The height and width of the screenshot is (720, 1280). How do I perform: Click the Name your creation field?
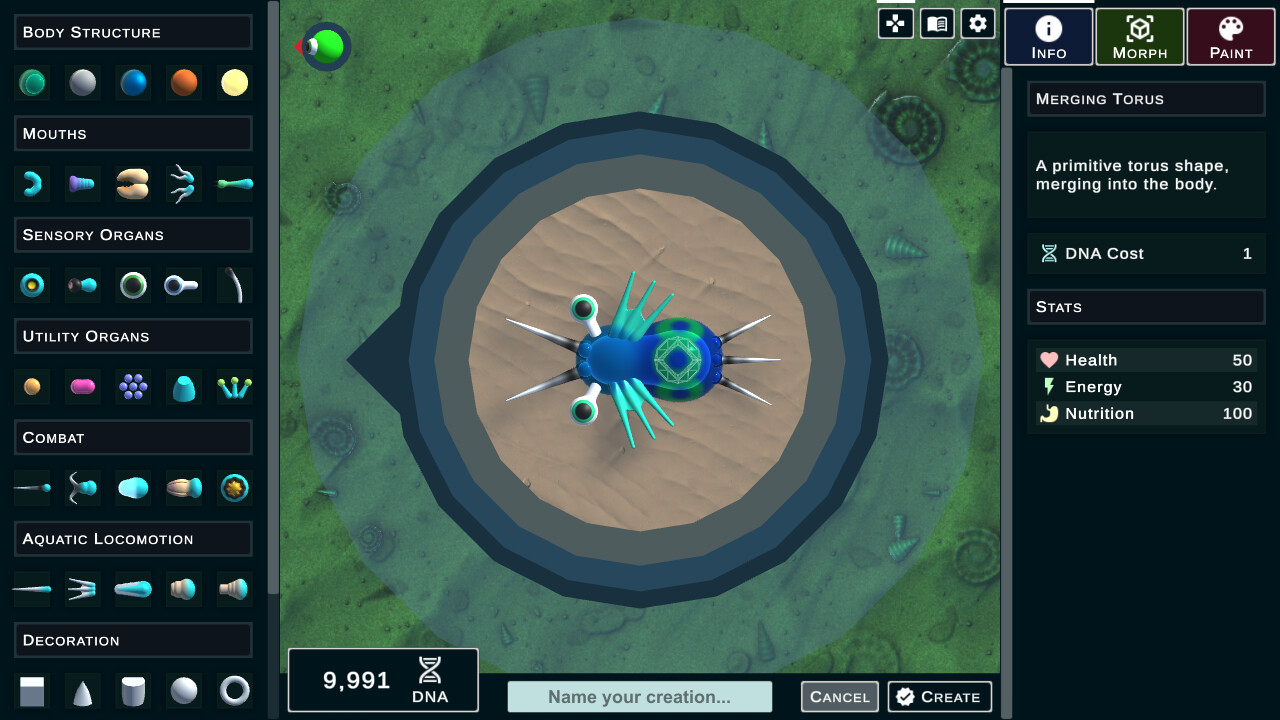pyautogui.click(x=640, y=696)
